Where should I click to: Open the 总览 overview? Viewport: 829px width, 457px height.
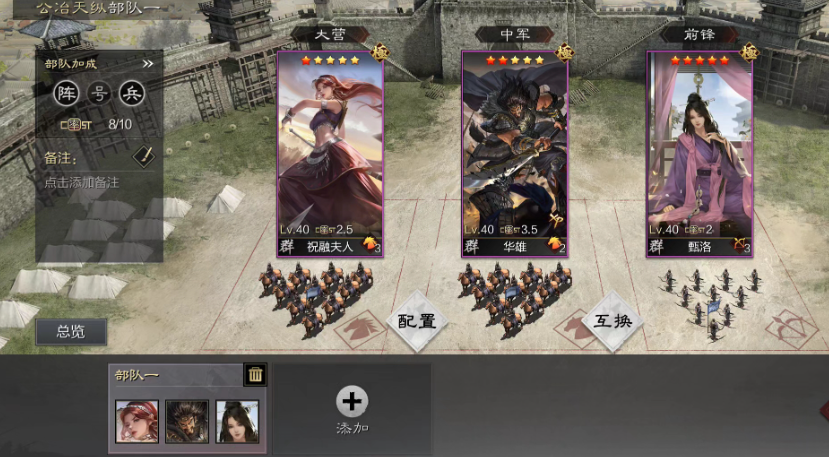(x=71, y=332)
